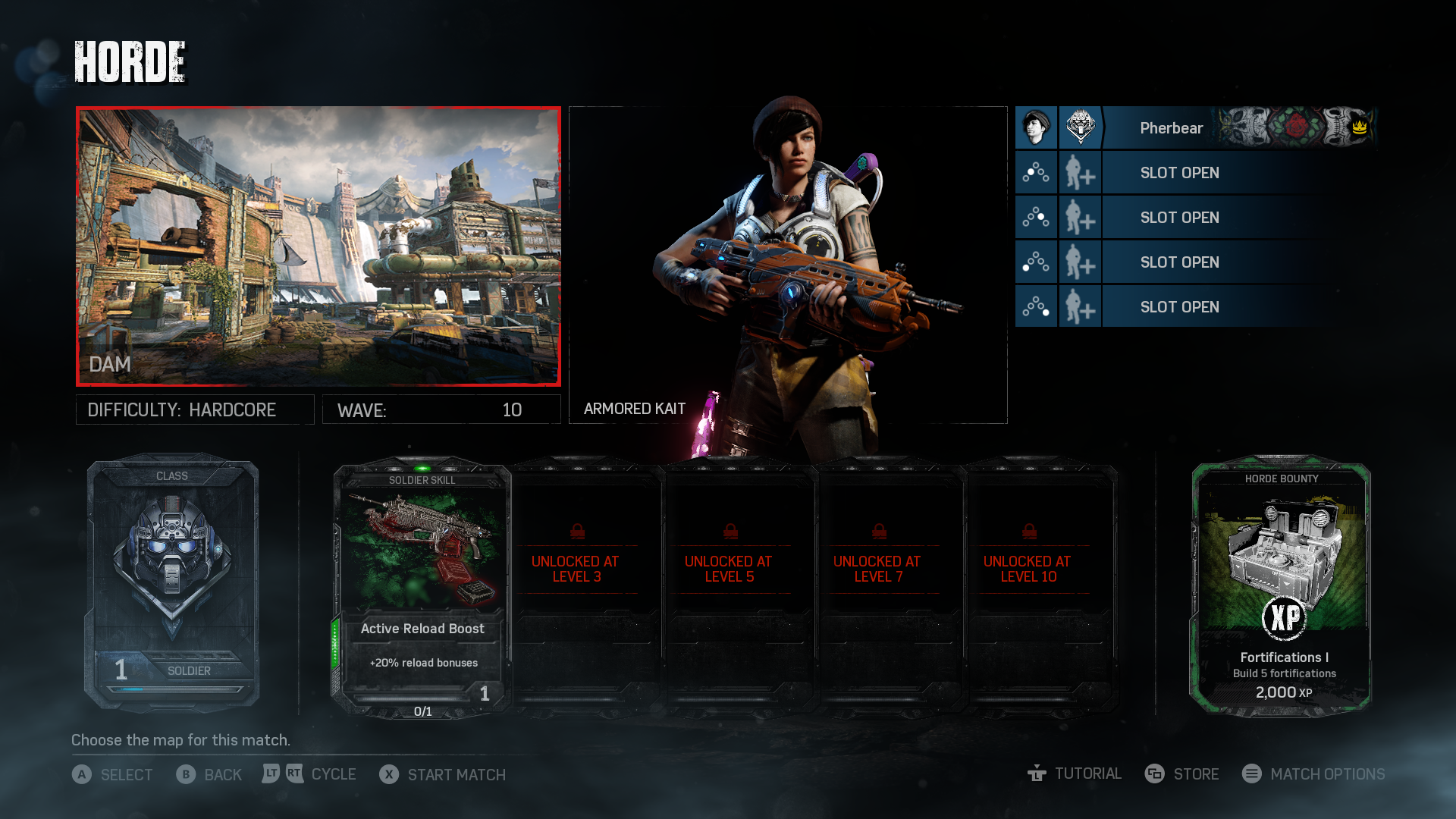Open Match Options
The height and width of the screenshot is (819, 1456).
click(1314, 773)
